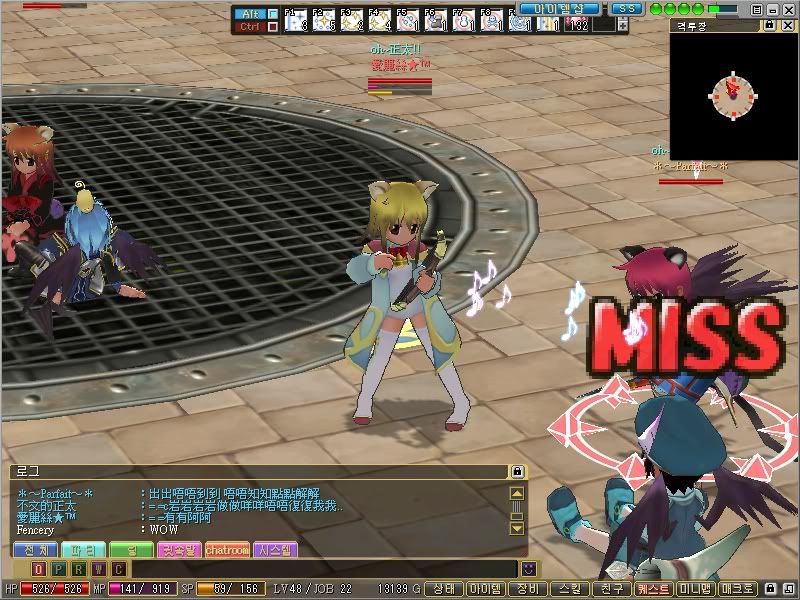This screenshot has width=800, height=600.
Task: Open the 아이템 (Item) inventory button
Action: 486,589
